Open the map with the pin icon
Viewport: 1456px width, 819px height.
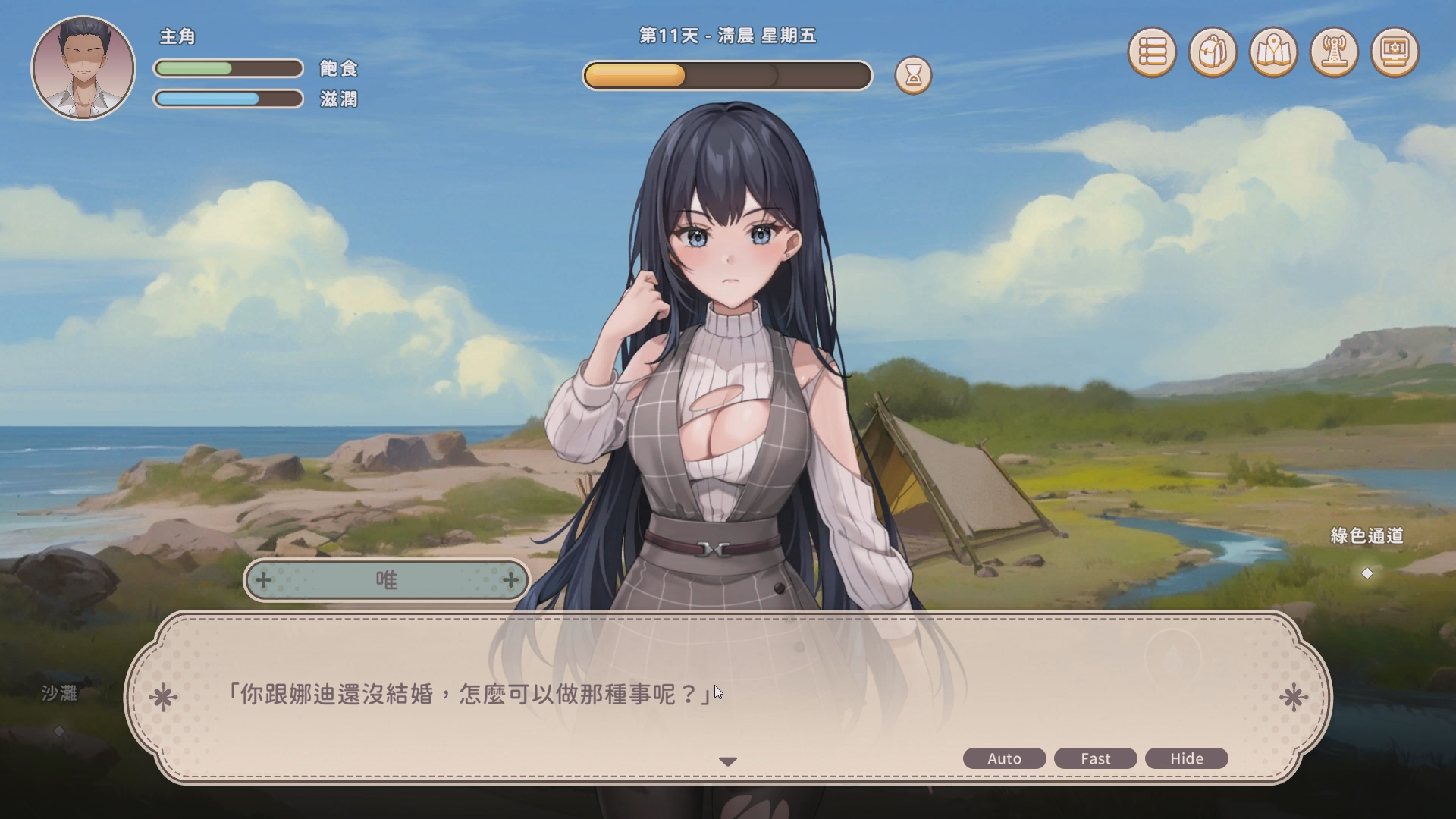tap(1273, 52)
